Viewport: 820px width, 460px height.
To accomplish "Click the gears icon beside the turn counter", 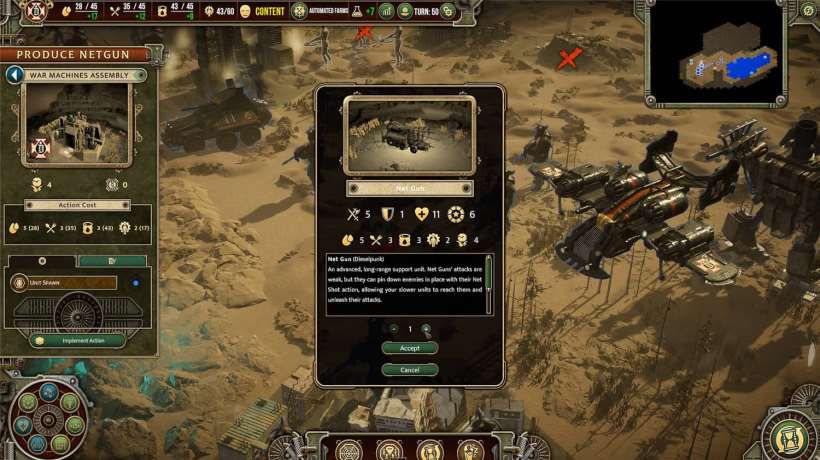I will (x=449, y=11).
